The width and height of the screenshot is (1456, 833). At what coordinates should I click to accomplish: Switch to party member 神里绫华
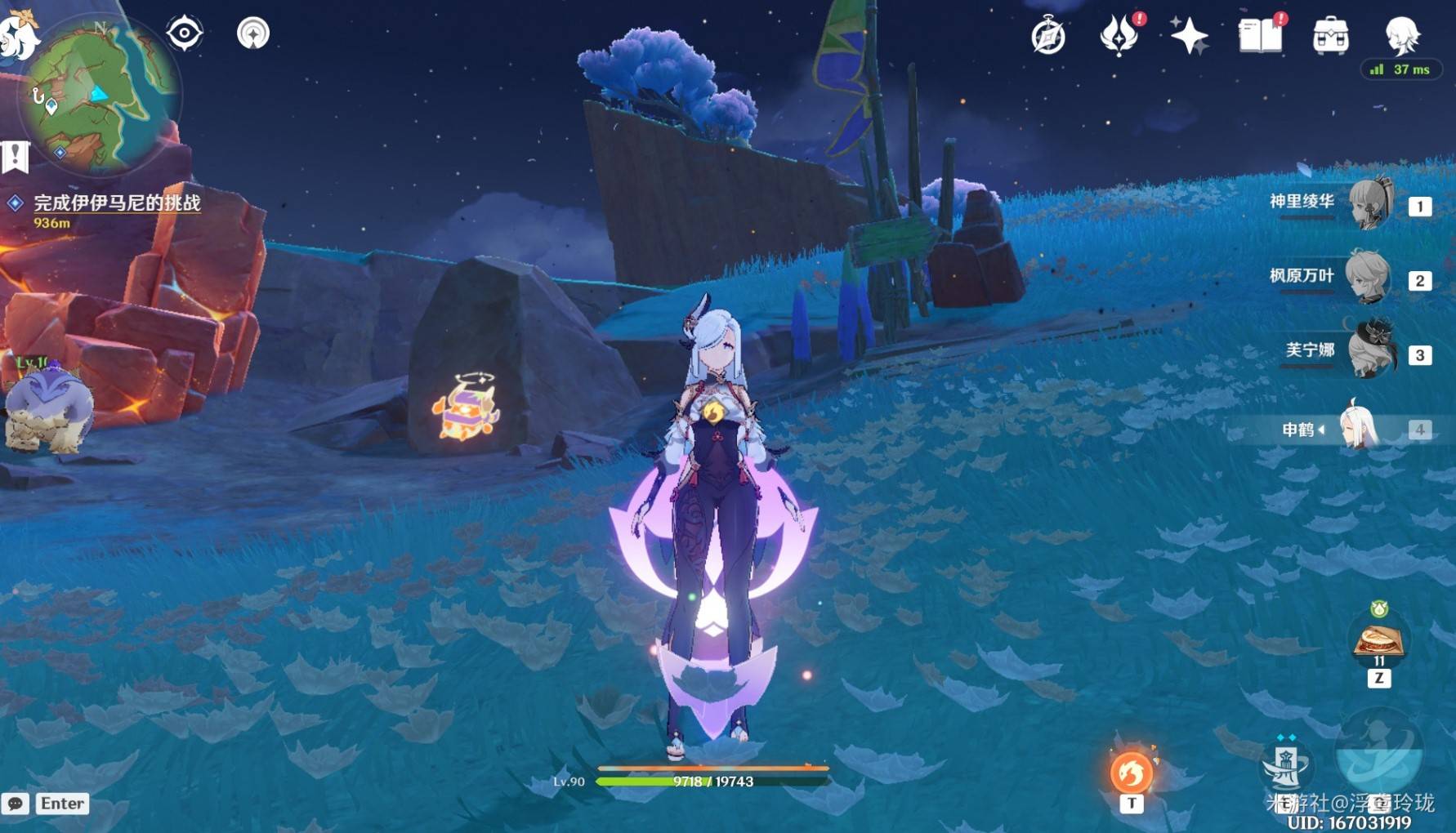[1369, 204]
